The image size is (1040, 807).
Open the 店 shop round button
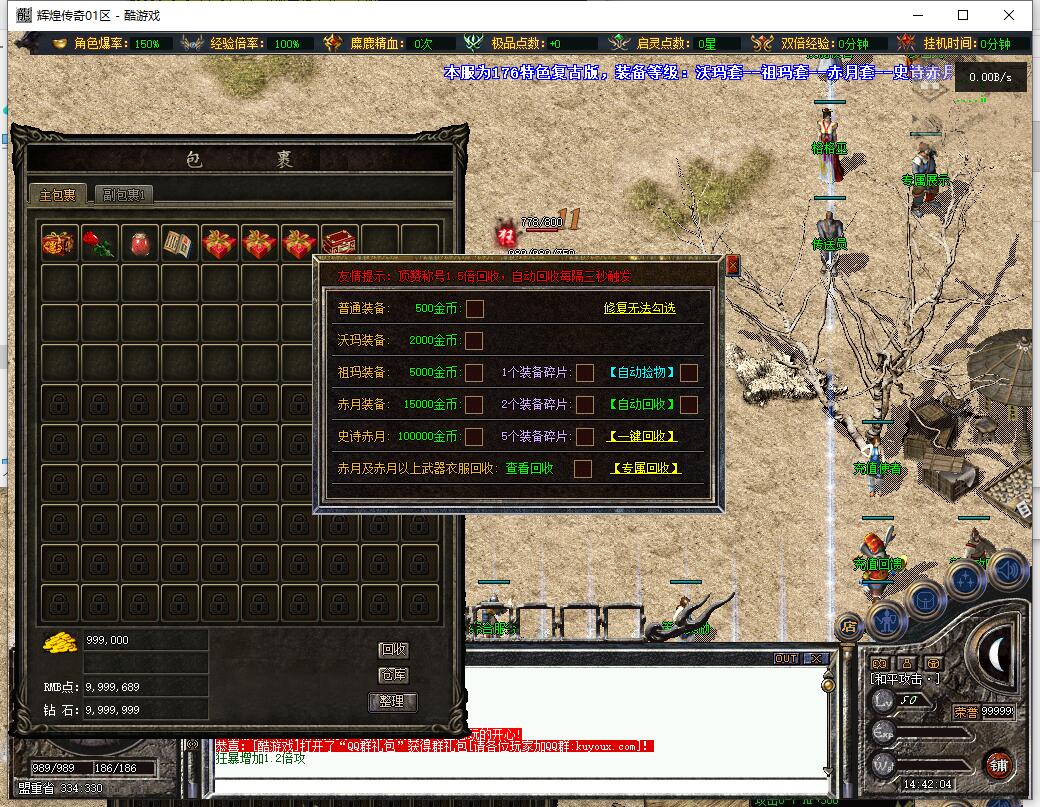pos(849,628)
